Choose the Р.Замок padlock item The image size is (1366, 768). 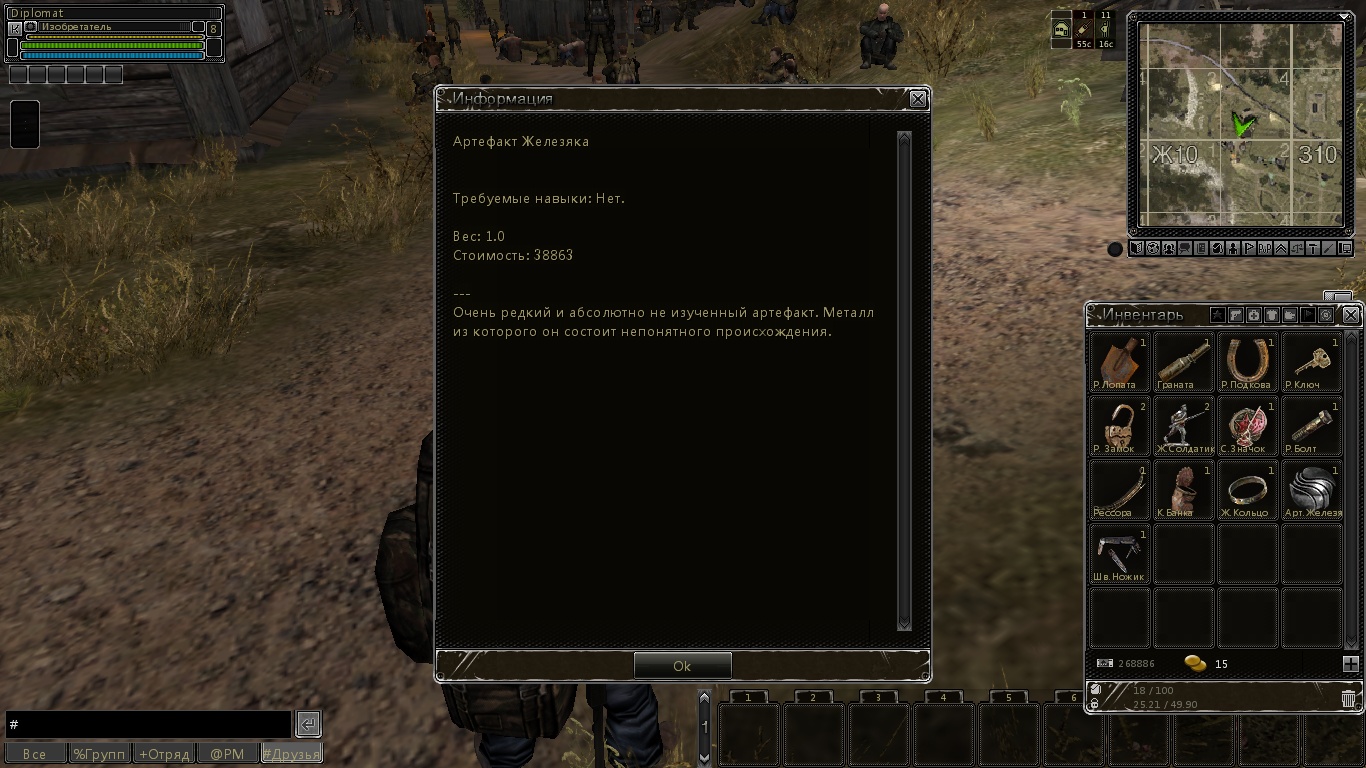pos(1119,426)
